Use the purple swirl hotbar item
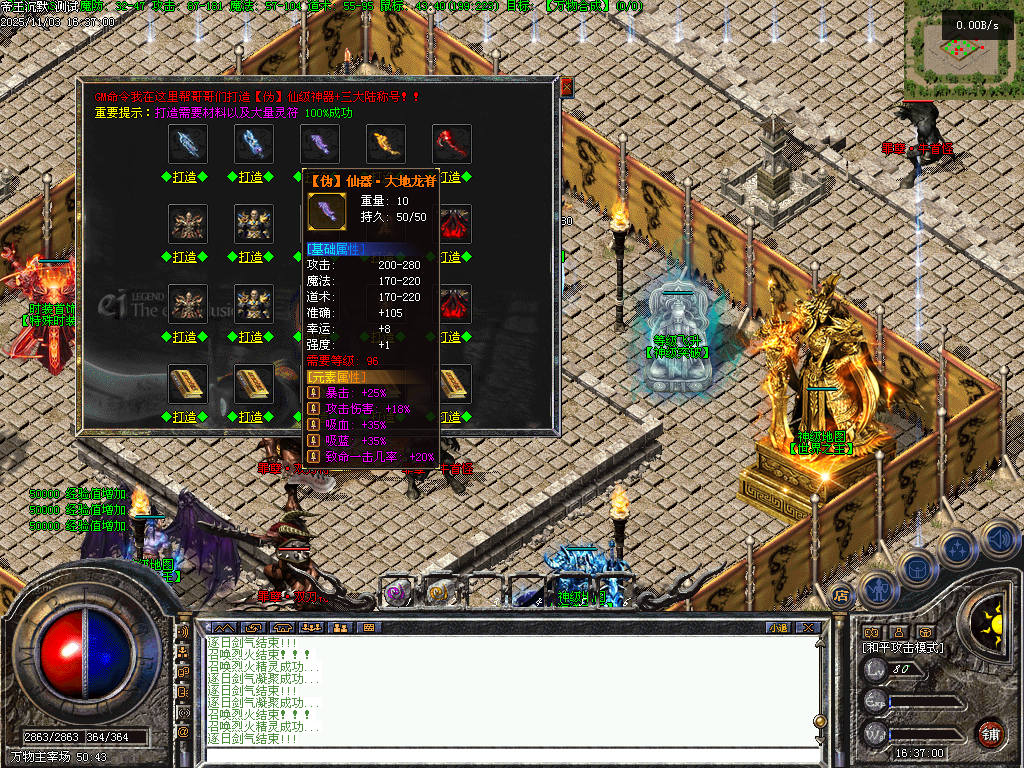 point(397,592)
